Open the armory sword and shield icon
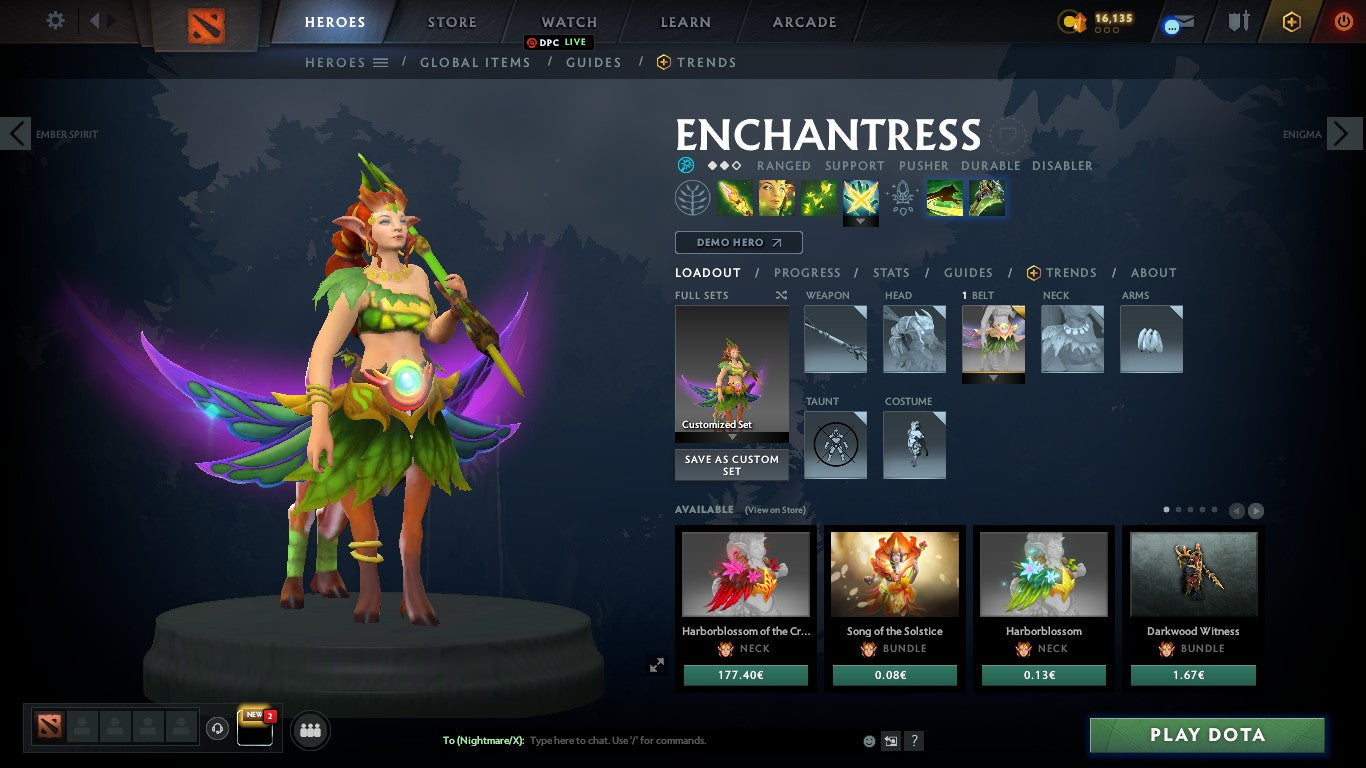The width and height of the screenshot is (1366, 768). tap(1237, 21)
